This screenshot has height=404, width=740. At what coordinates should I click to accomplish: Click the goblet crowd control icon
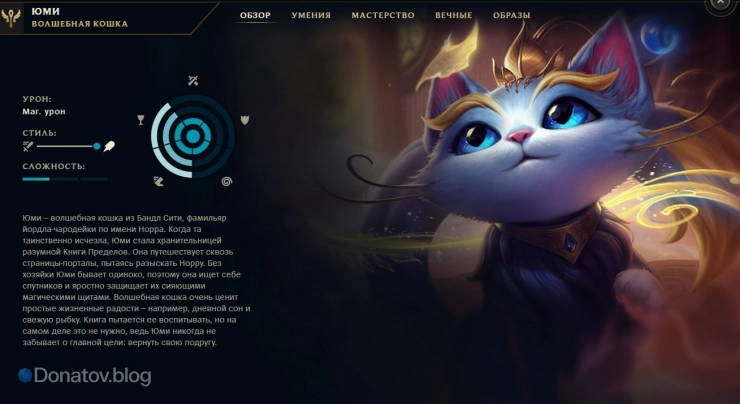pos(141,121)
